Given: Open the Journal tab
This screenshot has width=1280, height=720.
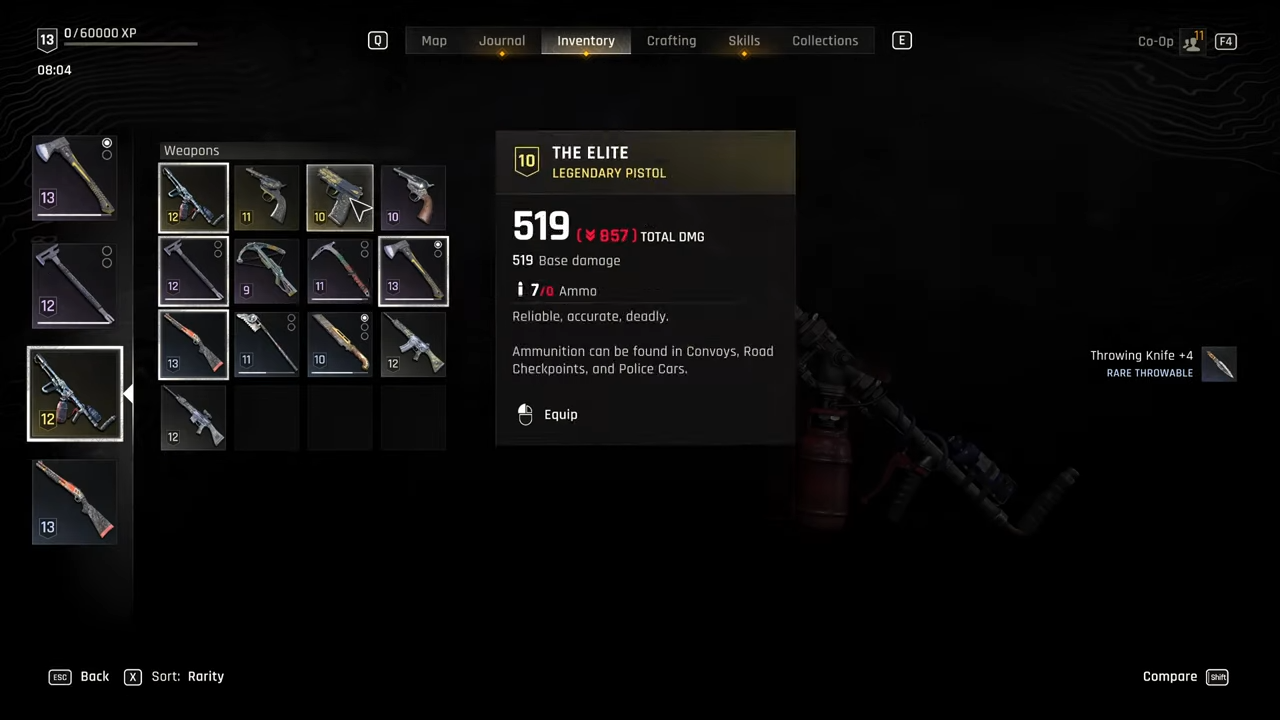Looking at the screenshot, I should (x=502, y=41).
